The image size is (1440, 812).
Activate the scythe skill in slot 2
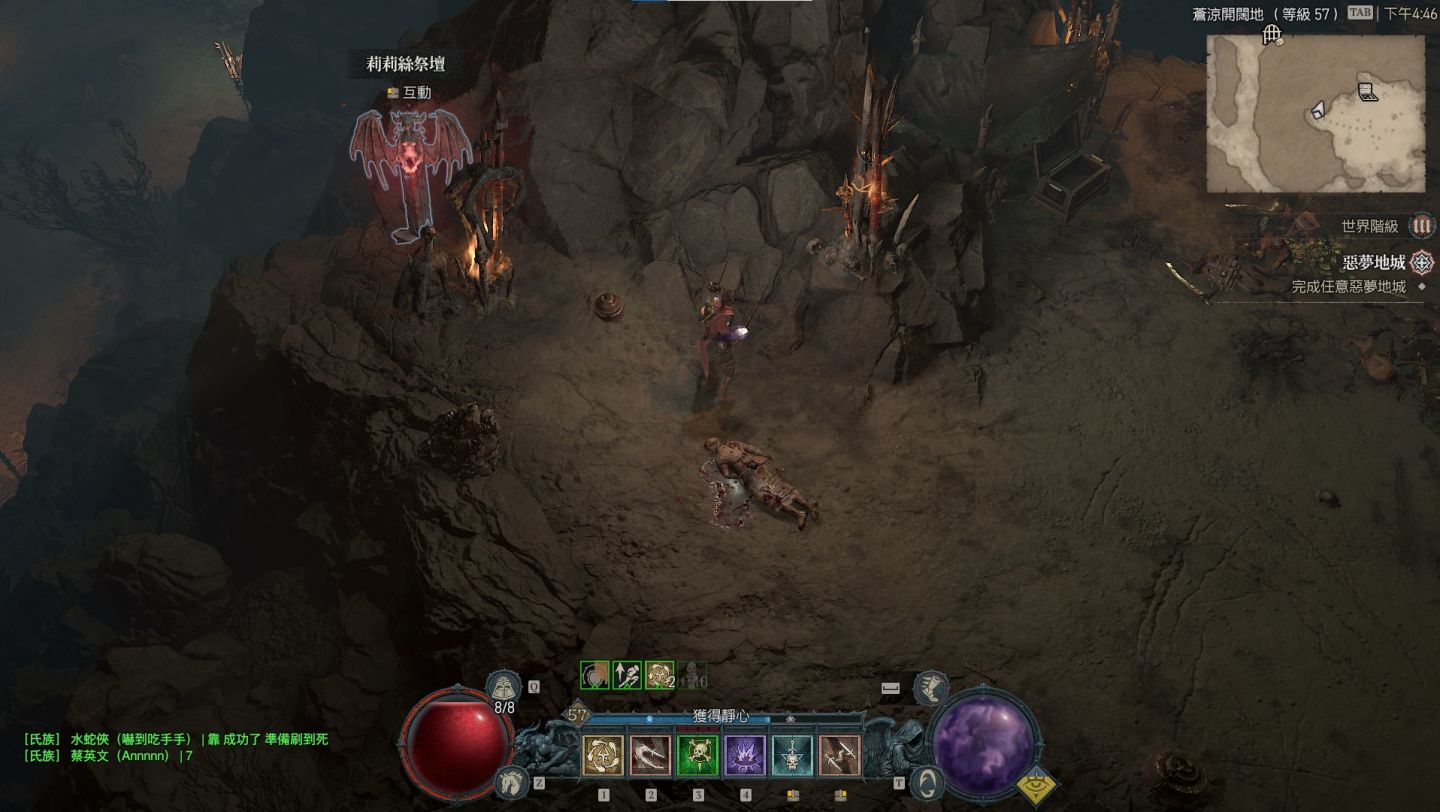pyautogui.click(x=651, y=756)
